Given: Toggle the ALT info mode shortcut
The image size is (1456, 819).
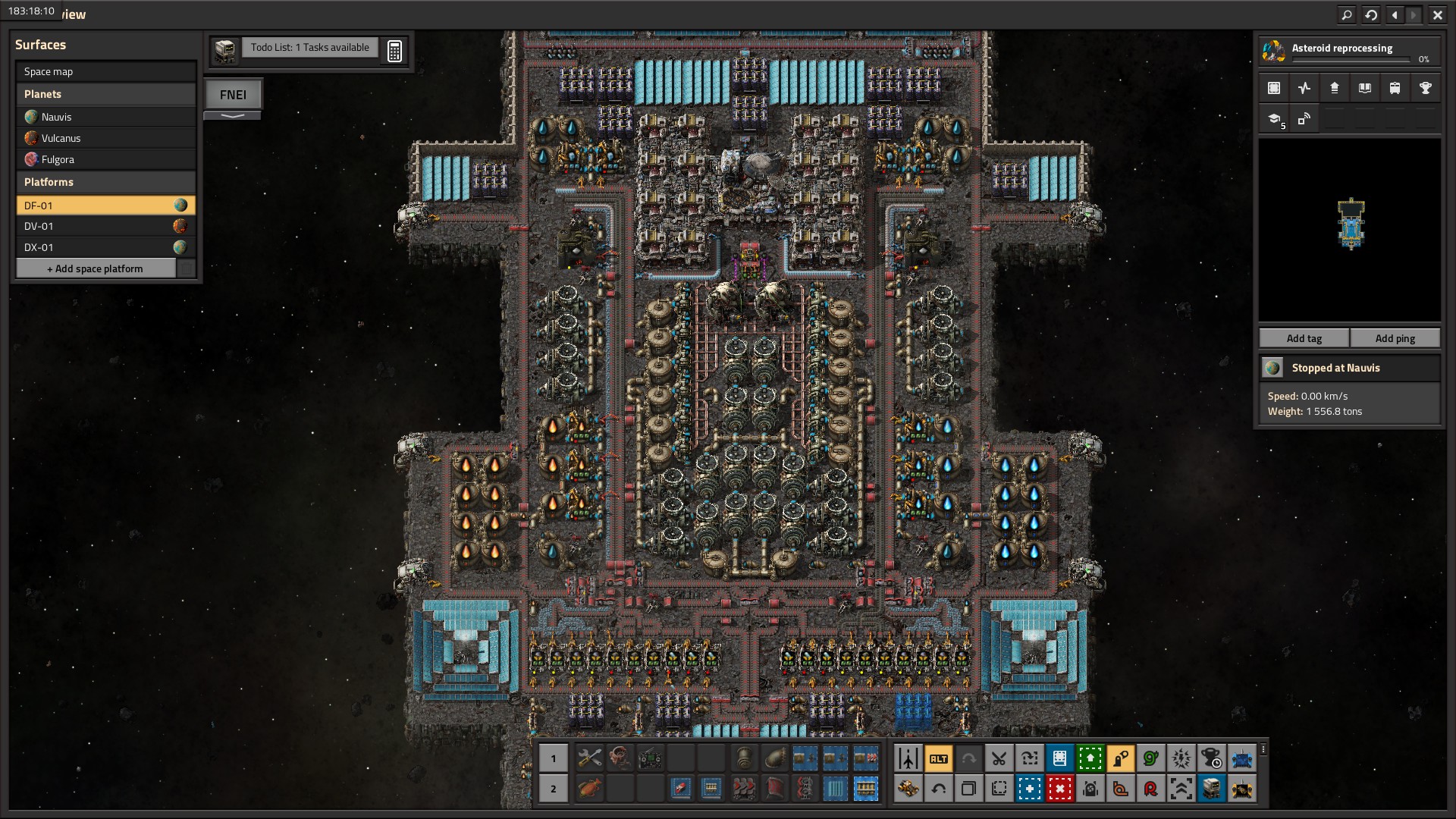Looking at the screenshot, I should click(938, 758).
